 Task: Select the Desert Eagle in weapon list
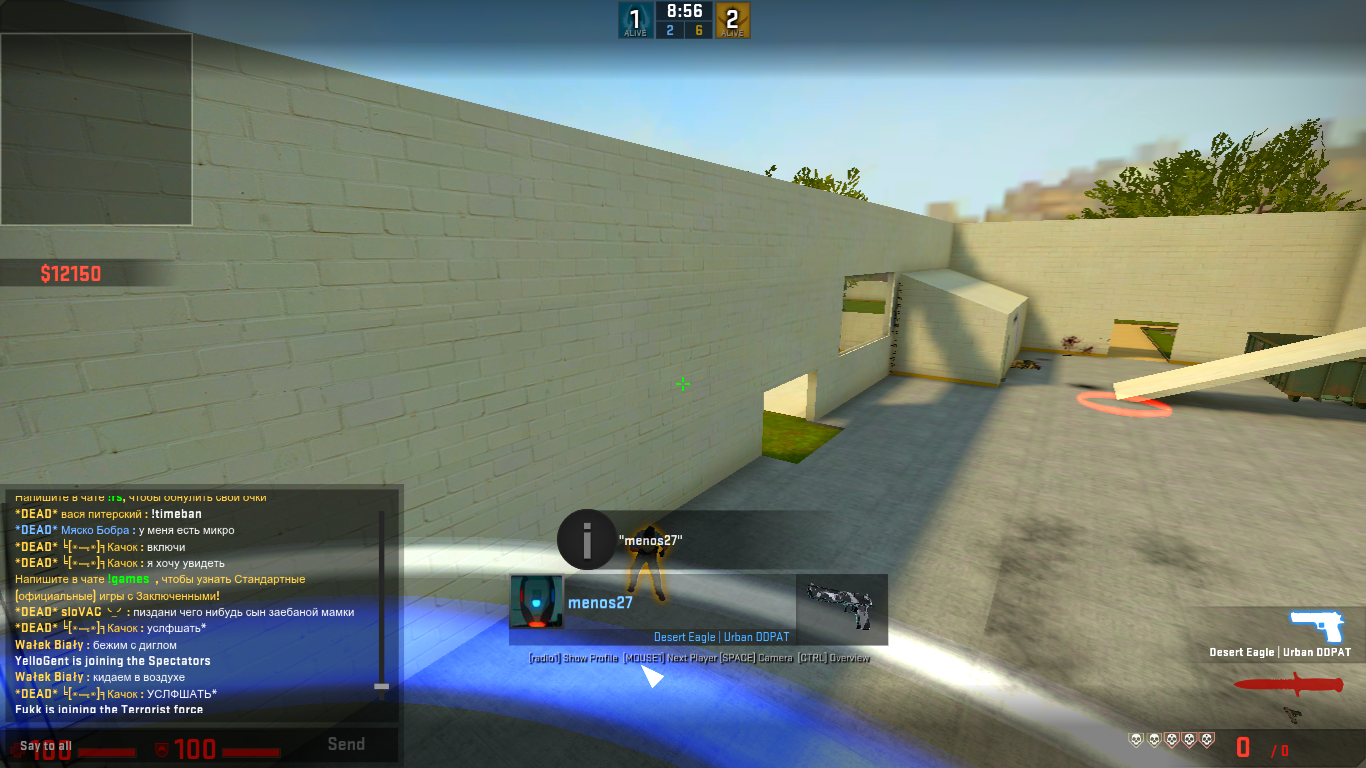pos(1320,629)
